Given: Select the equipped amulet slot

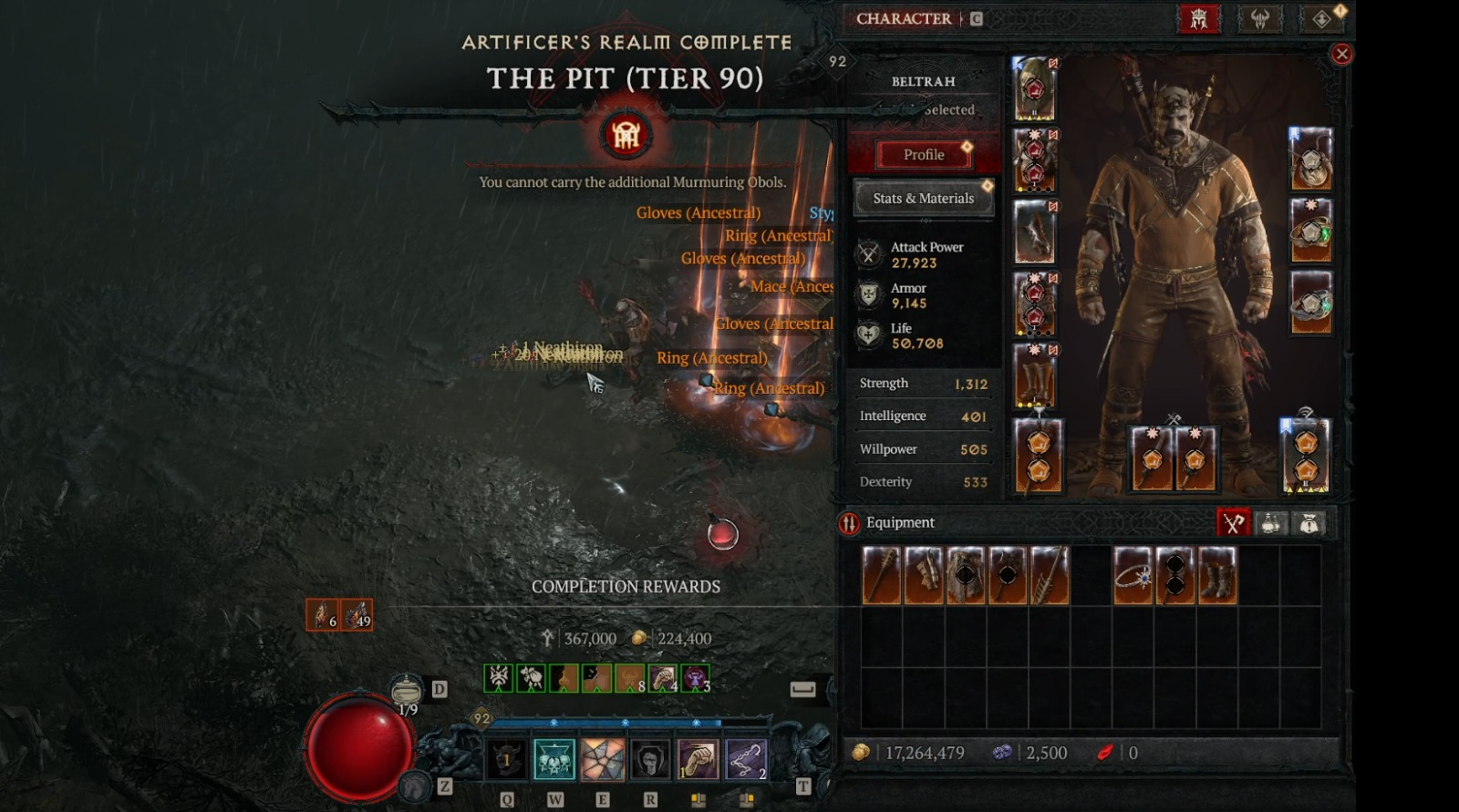Looking at the screenshot, I should coord(1310,159).
